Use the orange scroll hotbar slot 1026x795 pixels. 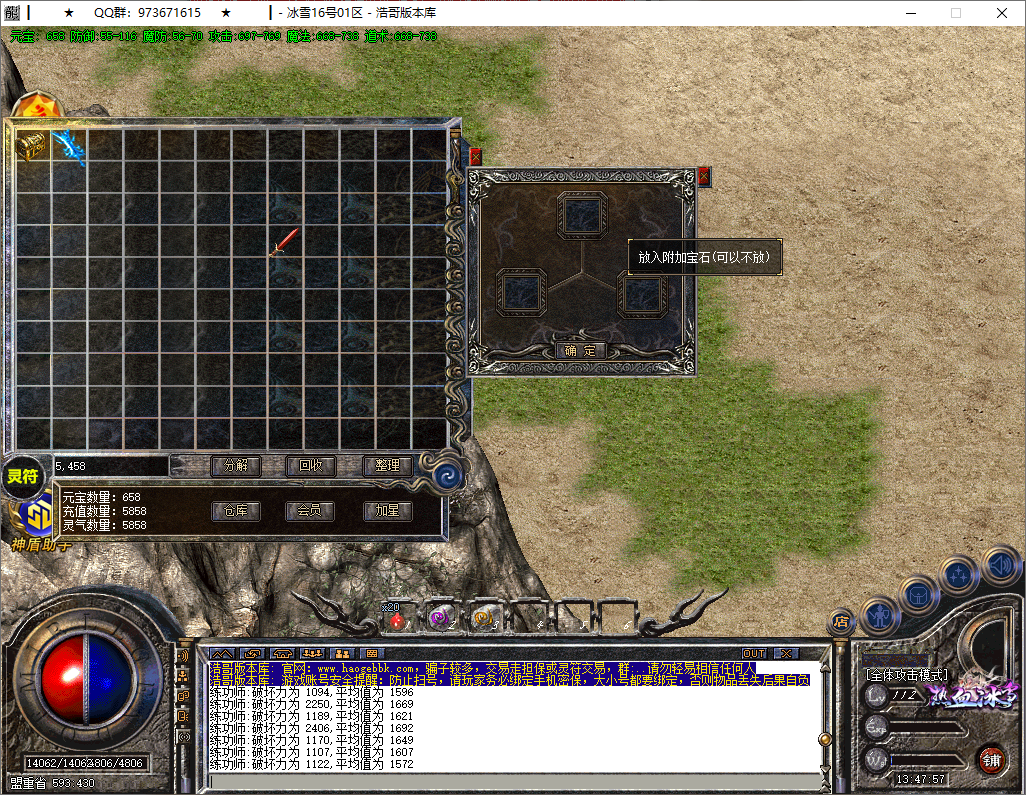[x=482, y=620]
